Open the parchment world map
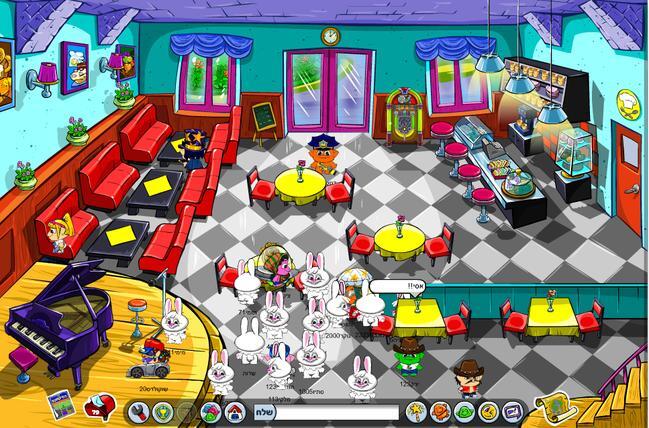This screenshot has height=428, width=649. [555, 407]
